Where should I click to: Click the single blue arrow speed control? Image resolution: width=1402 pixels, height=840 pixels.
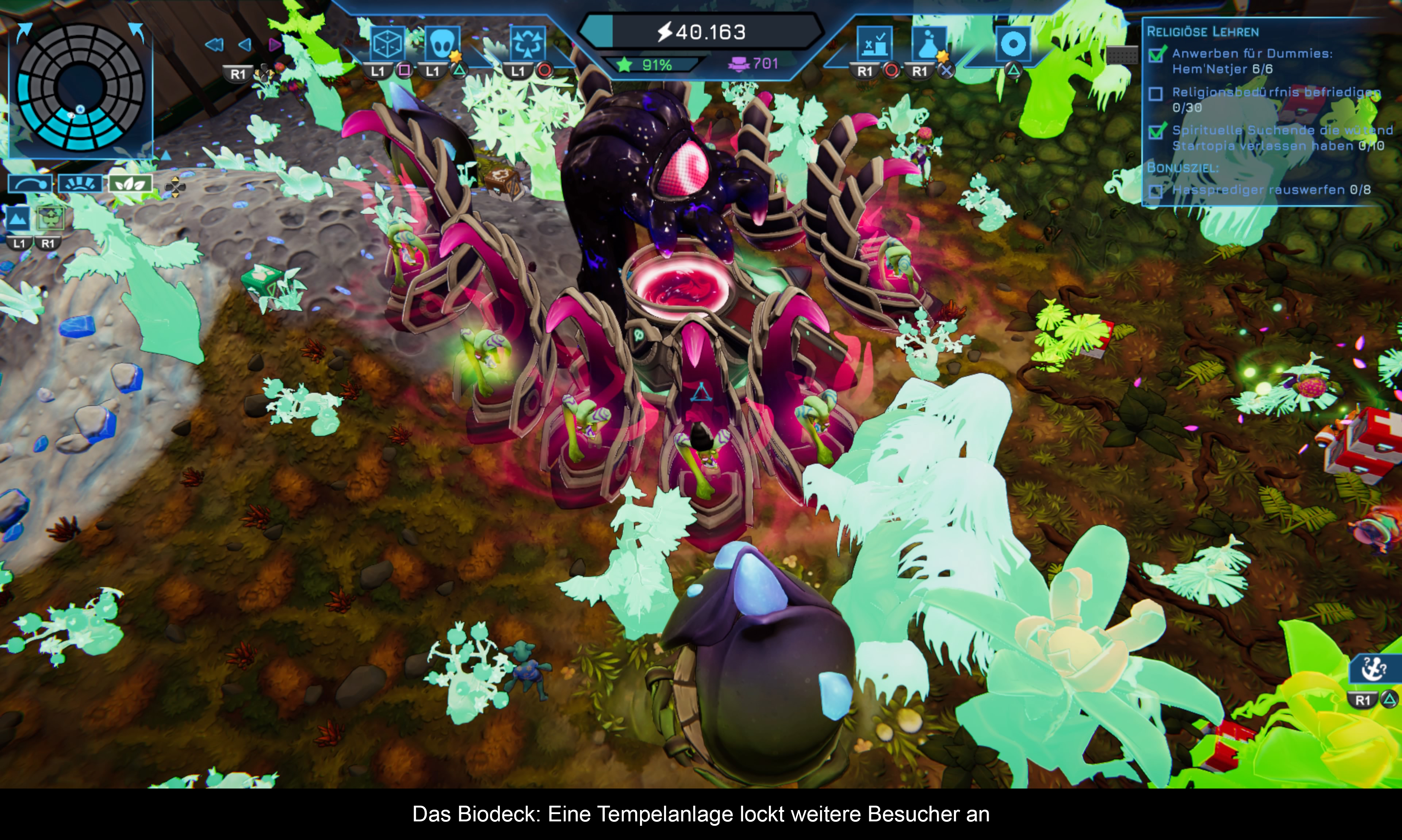point(245,45)
